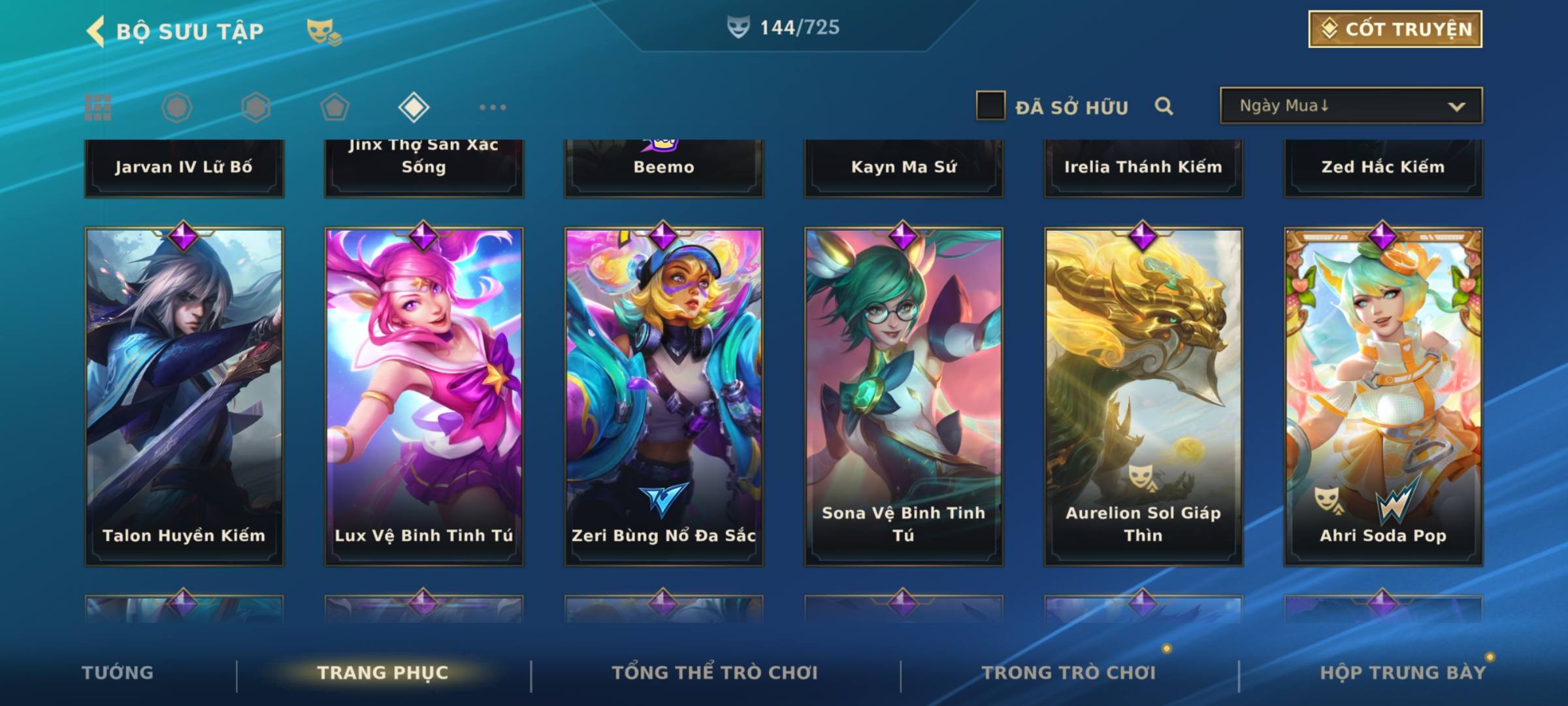Viewport: 1568px width, 706px height.
Task: Open the Cốt Truyện button
Action: (1395, 29)
